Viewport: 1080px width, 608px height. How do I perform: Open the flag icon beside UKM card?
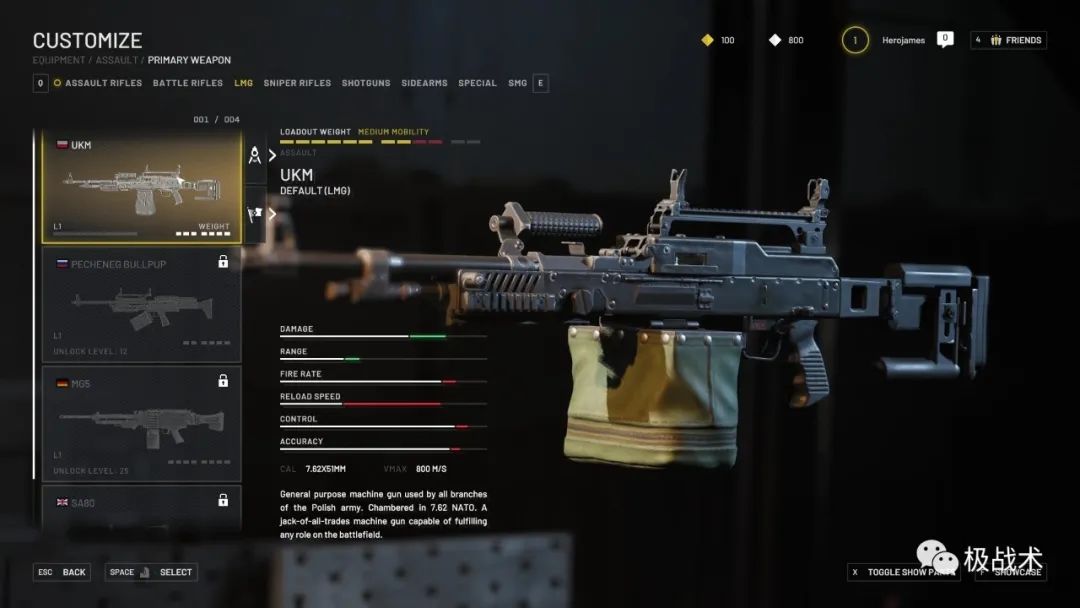click(255, 212)
